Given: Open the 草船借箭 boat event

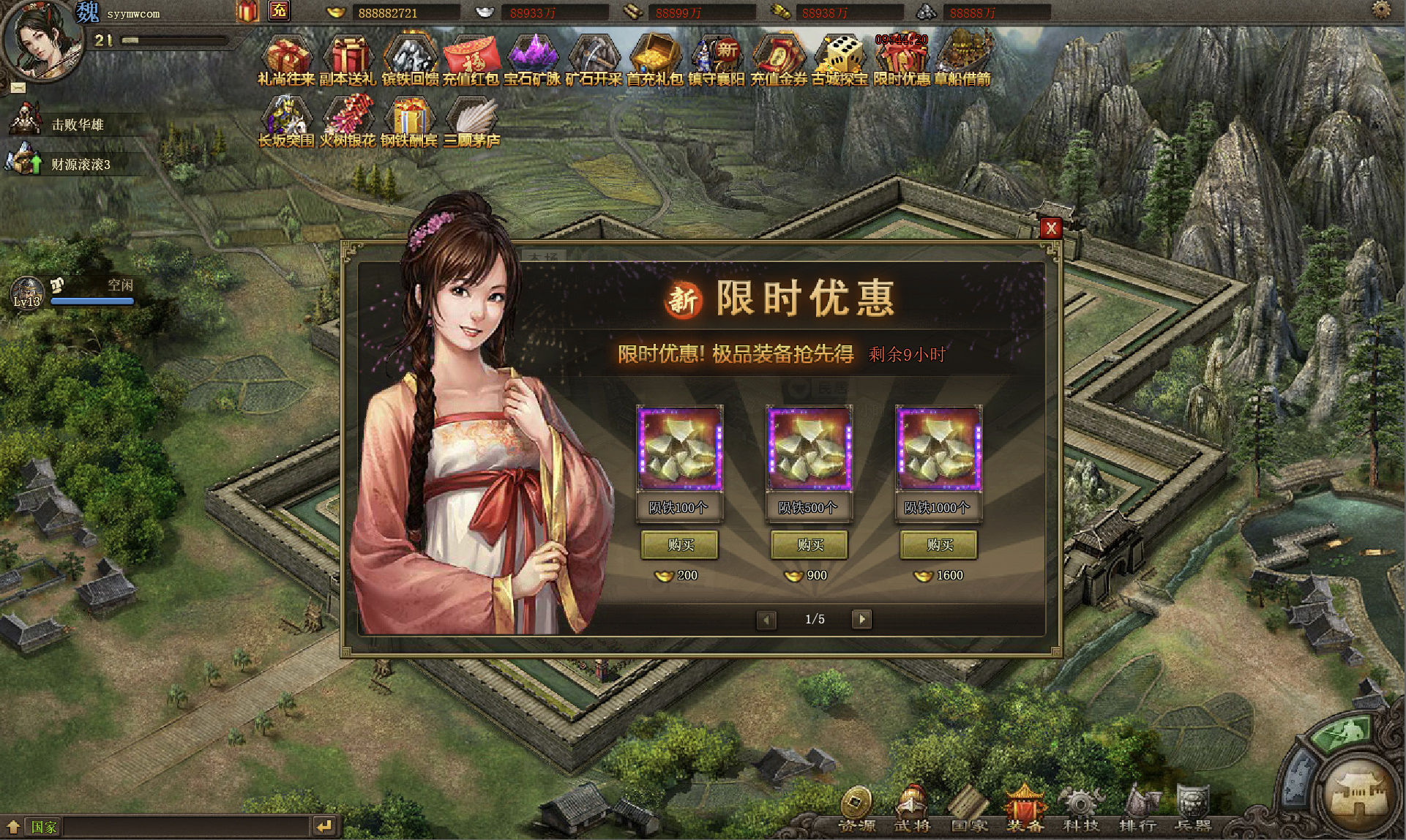Looking at the screenshot, I should click(962, 59).
